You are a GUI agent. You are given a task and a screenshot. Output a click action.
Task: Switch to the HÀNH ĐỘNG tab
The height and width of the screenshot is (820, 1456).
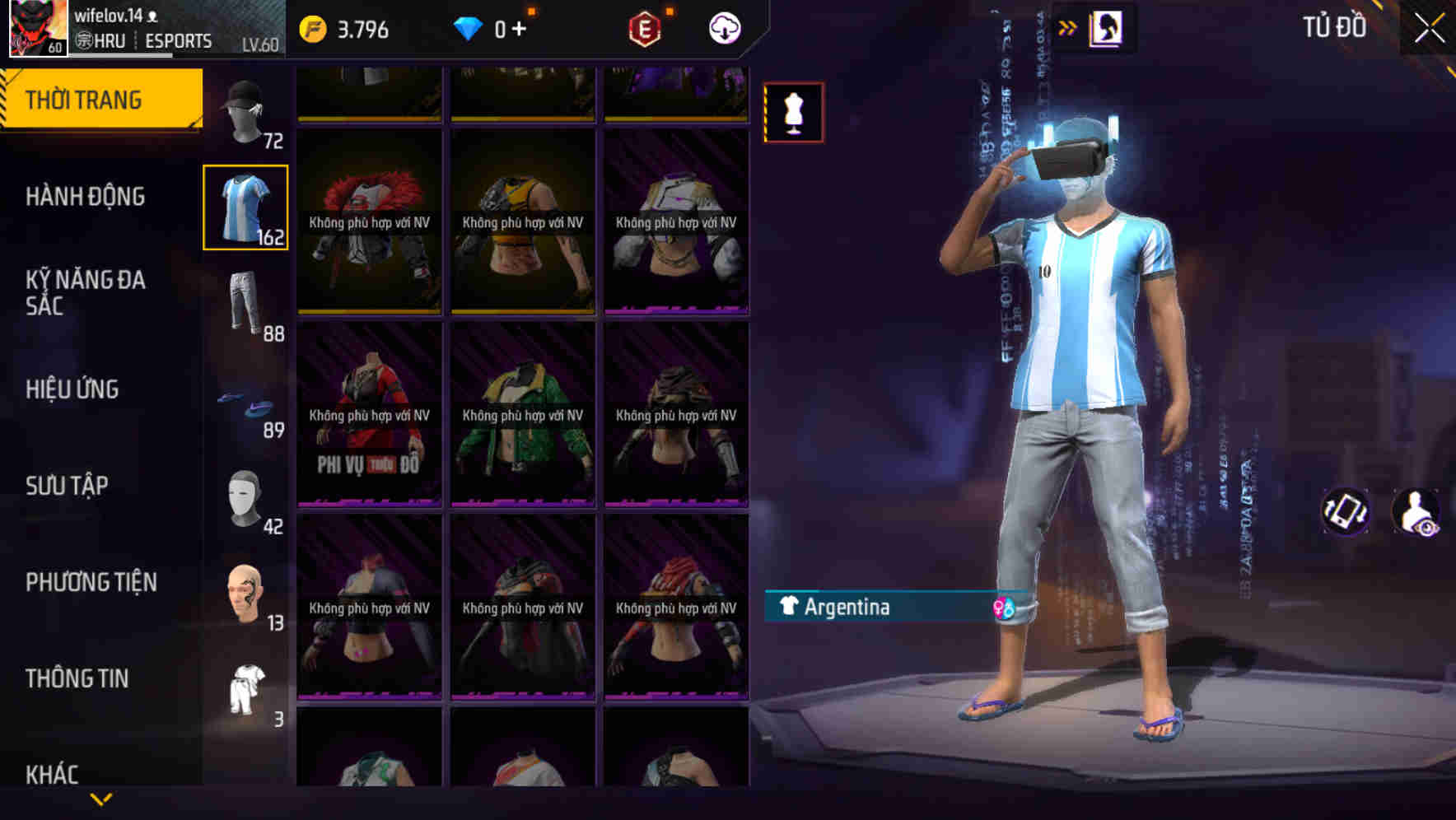coord(85,196)
